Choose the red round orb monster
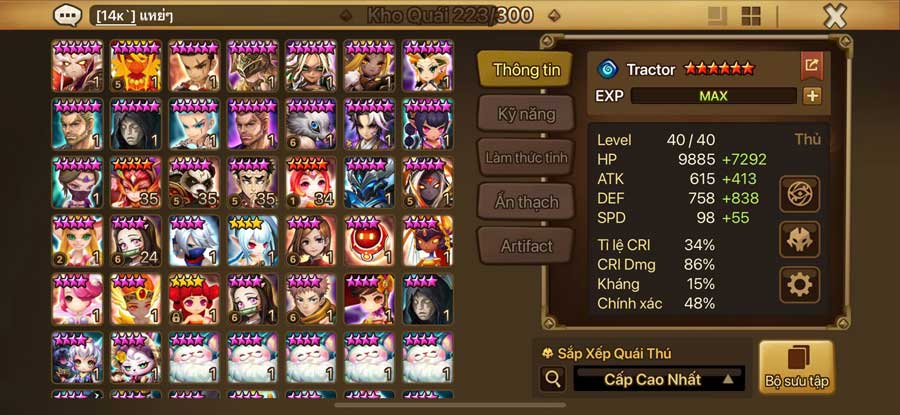This screenshot has width=900, height=415. point(369,239)
